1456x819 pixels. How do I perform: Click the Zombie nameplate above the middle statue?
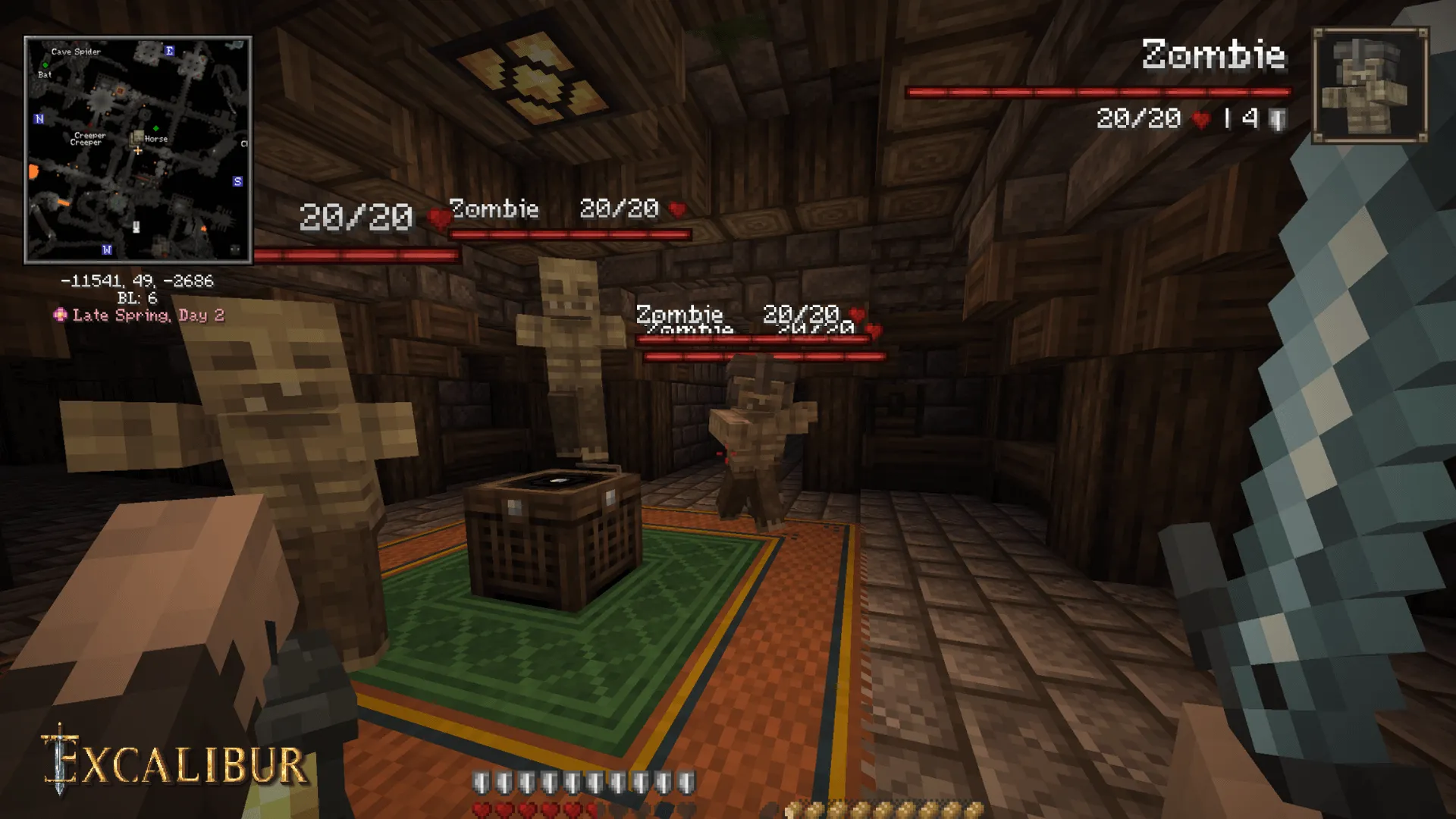[494, 209]
